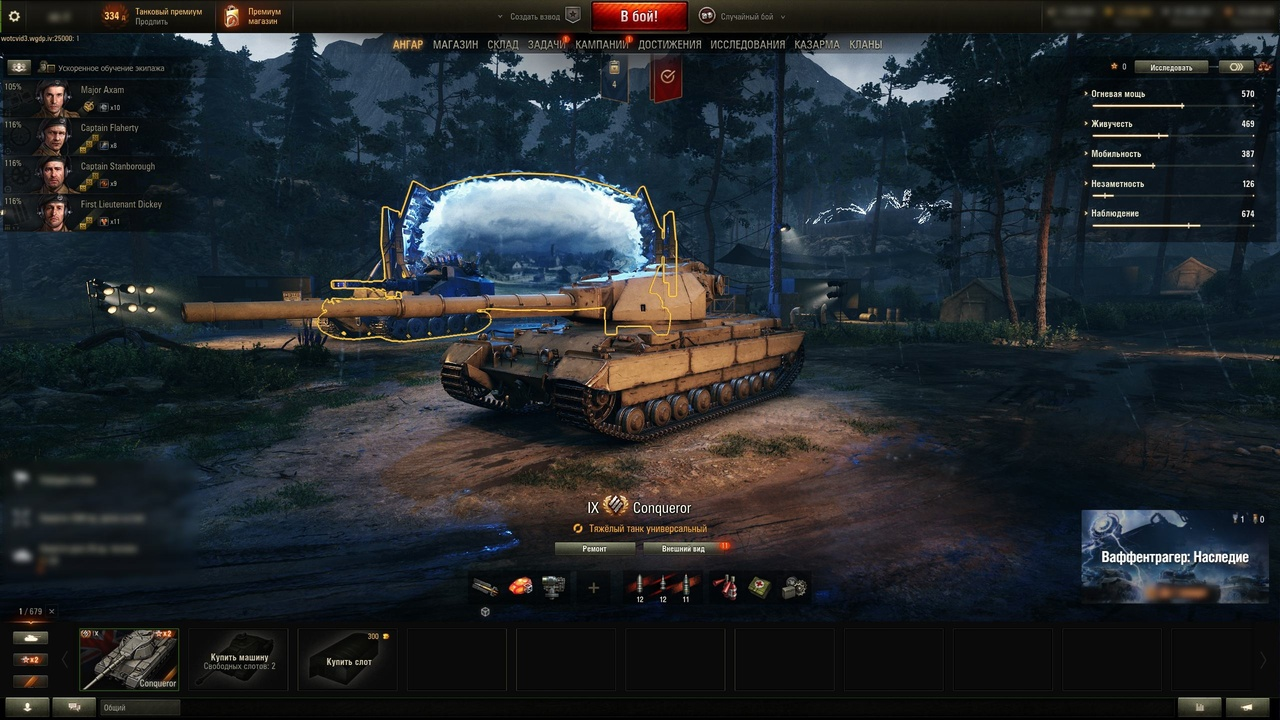
Task: Select the Conqueror tank in carousel
Action: [129, 659]
